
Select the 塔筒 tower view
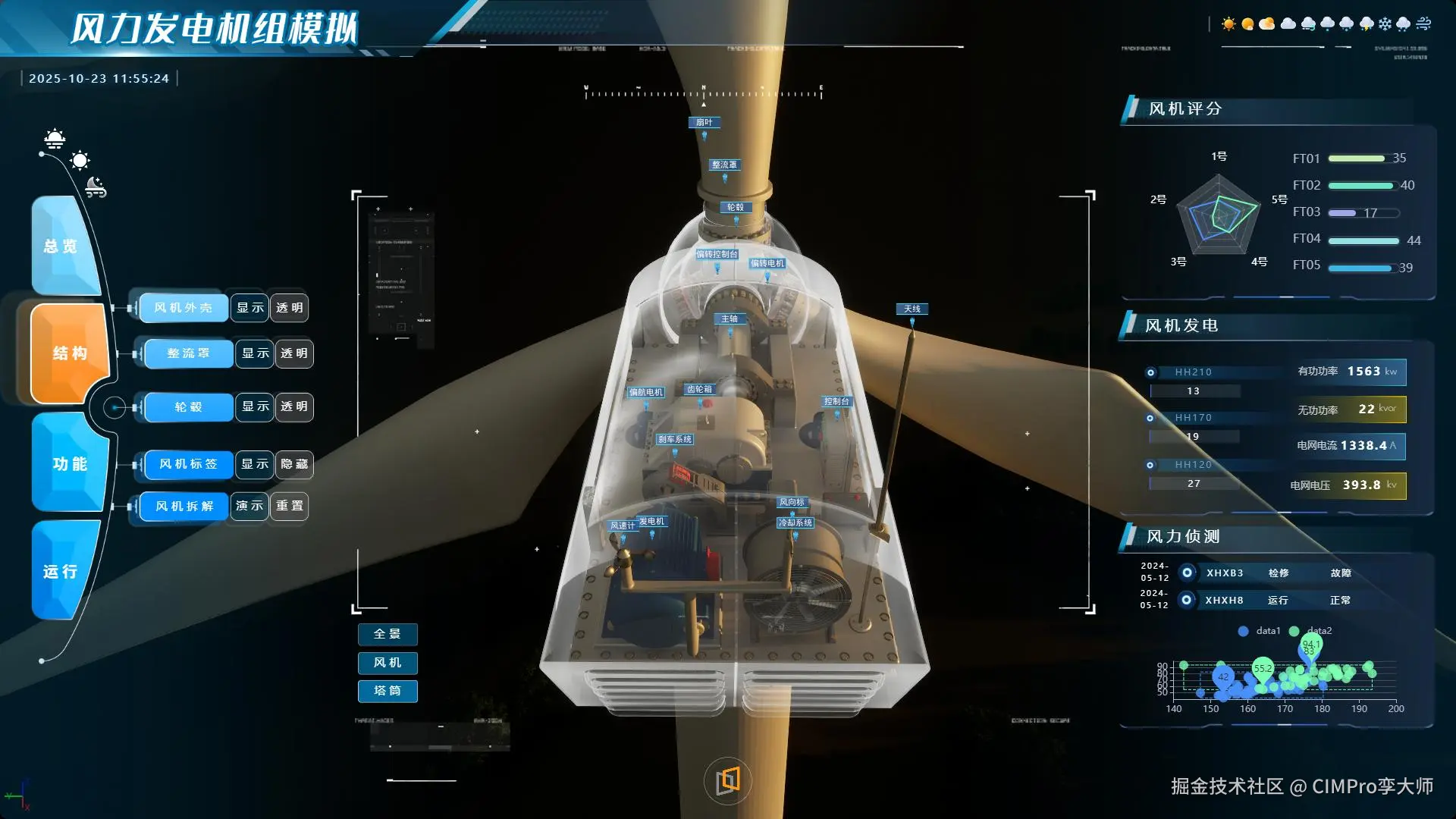point(388,691)
